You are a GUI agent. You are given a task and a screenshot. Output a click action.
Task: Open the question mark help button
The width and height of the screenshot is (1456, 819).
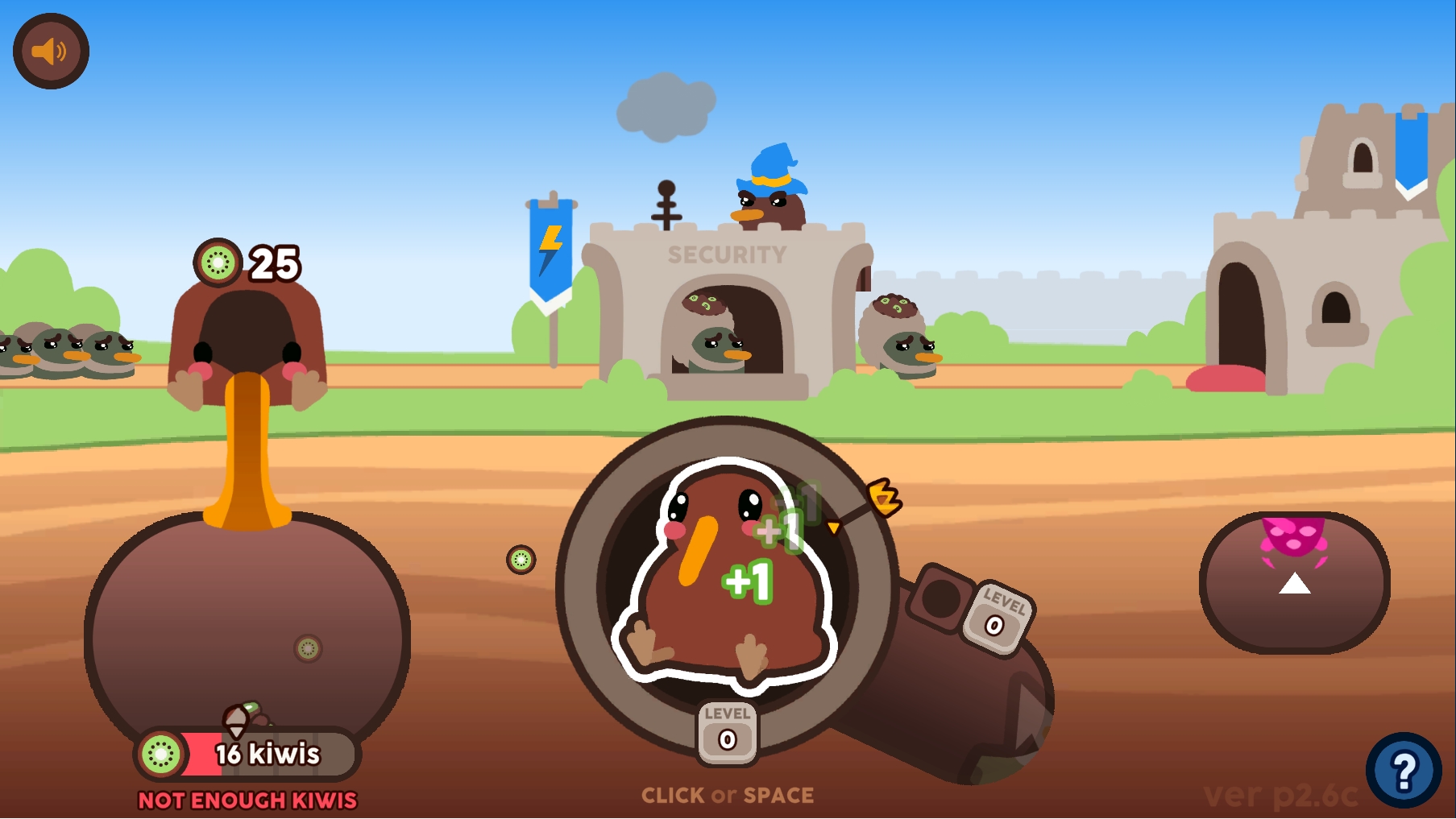click(x=1403, y=771)
